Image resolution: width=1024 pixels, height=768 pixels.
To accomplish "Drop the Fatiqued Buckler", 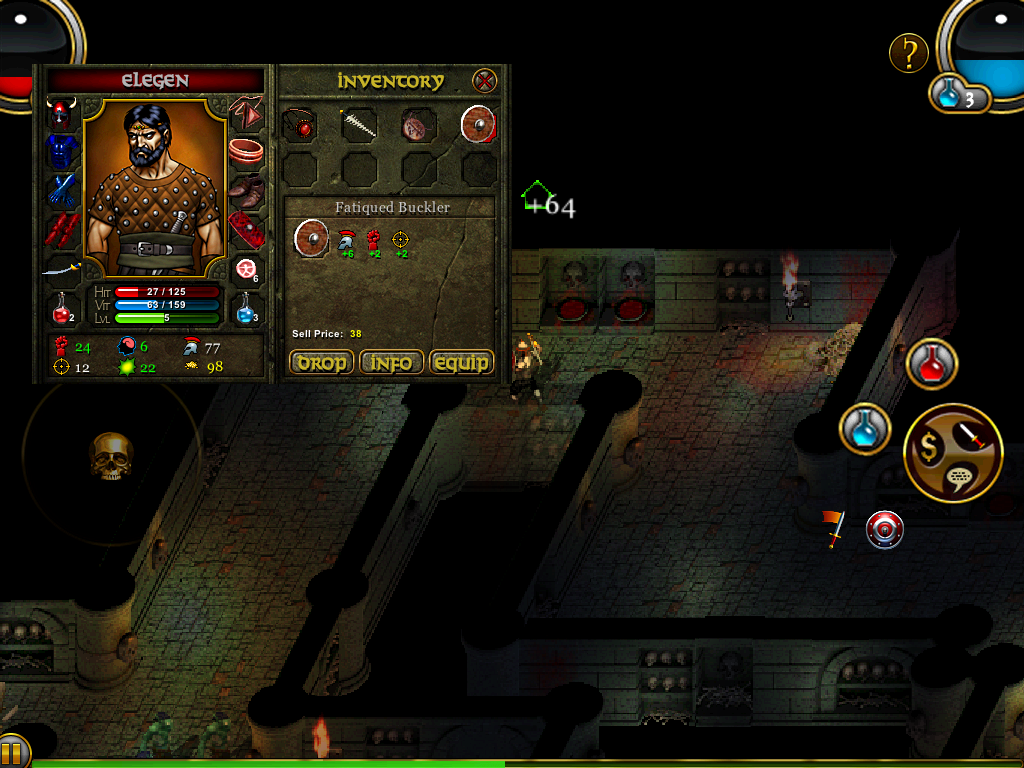I will coord(322,362).
